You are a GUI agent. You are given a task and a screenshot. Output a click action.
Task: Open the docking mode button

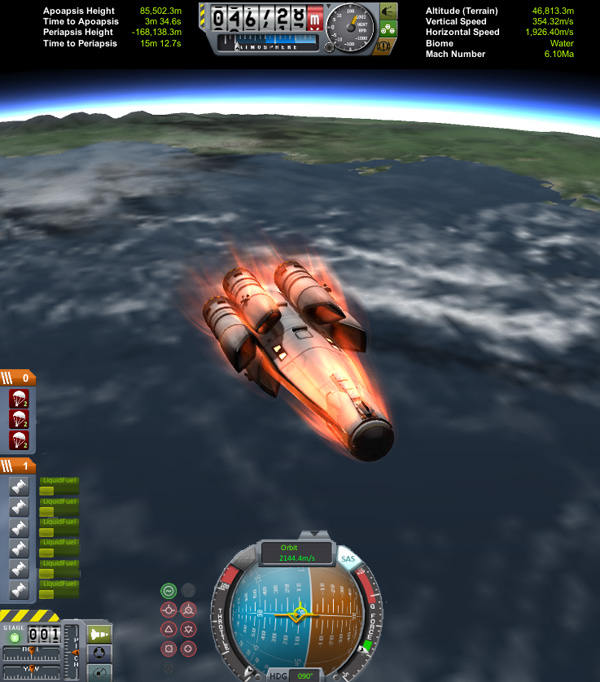click(x=99, y=654)
